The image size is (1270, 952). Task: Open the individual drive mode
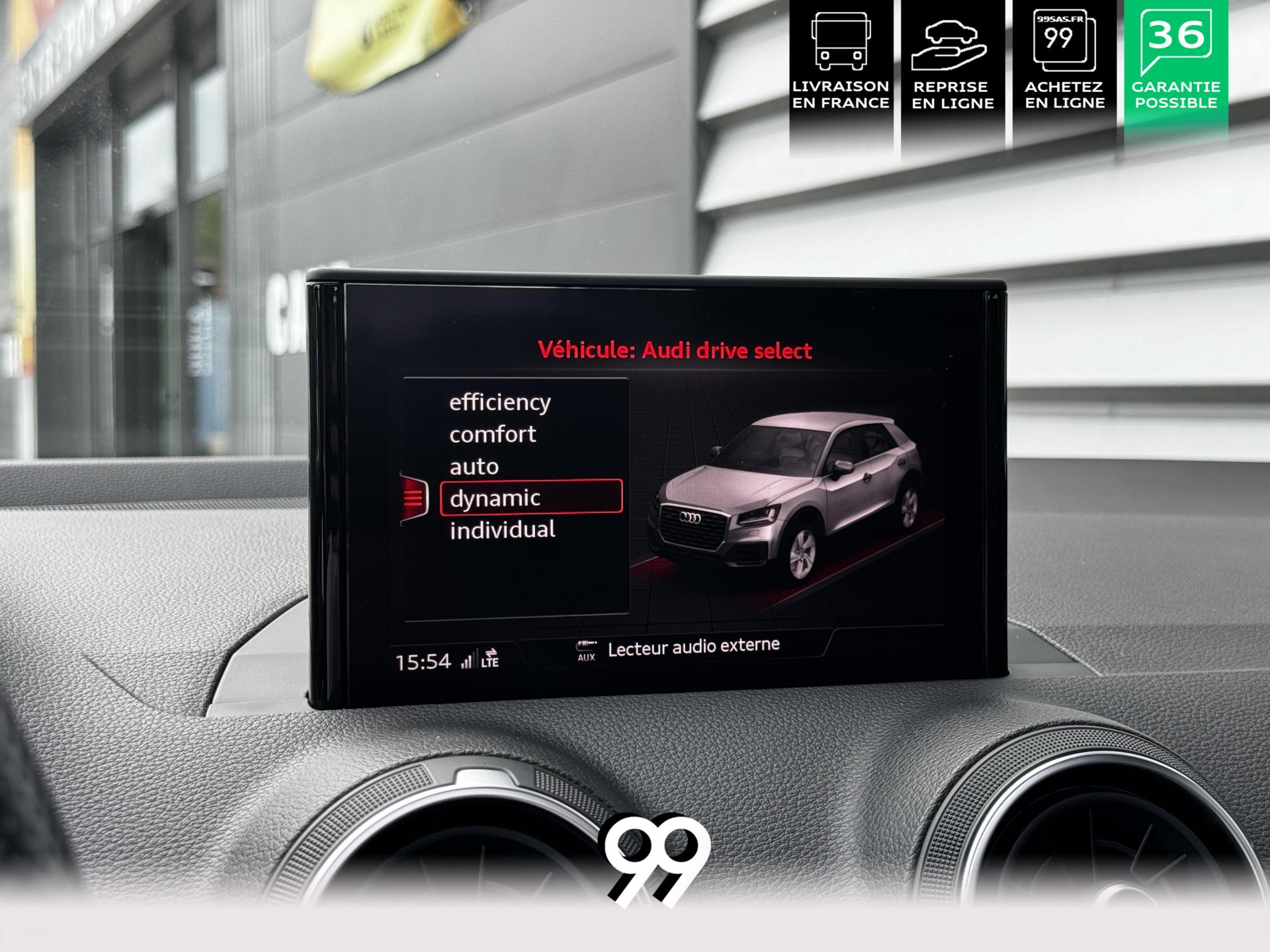[x=502, y=530]
